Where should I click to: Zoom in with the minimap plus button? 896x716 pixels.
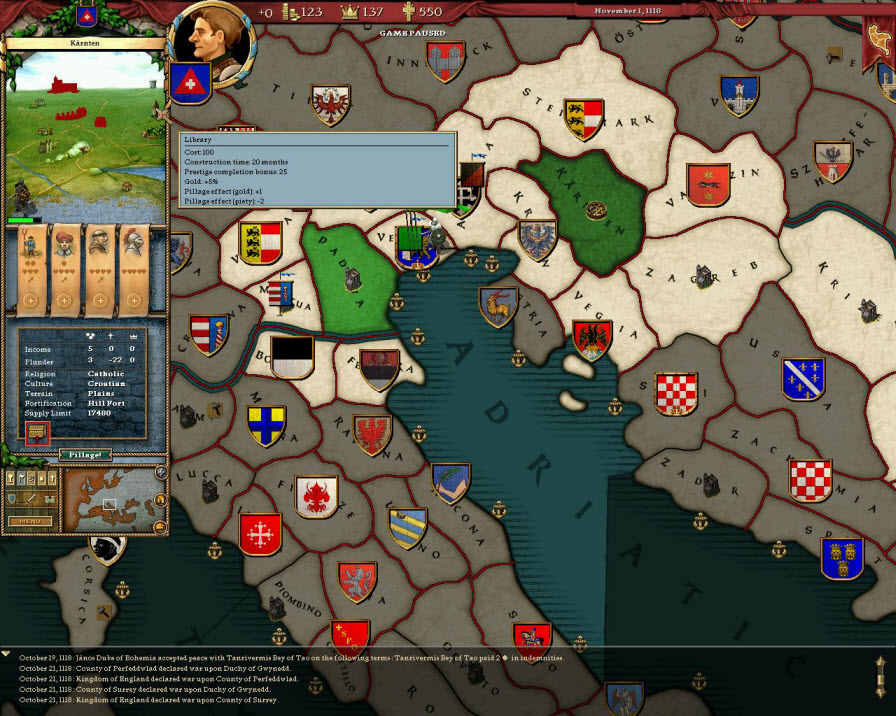click(161, 472)
